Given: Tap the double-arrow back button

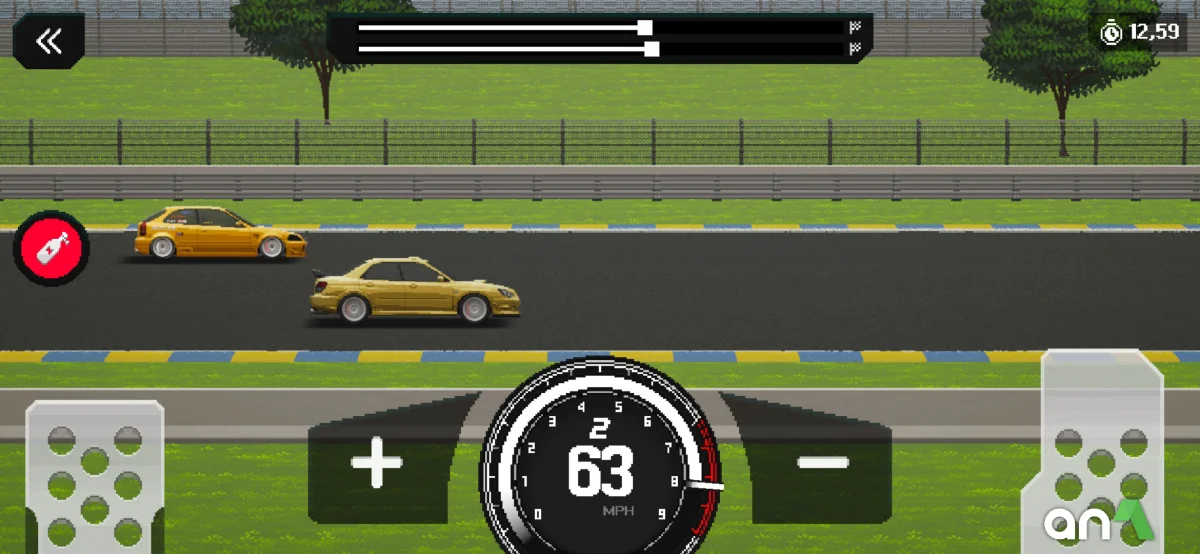Looking at the screenshot, I should 48,41.
